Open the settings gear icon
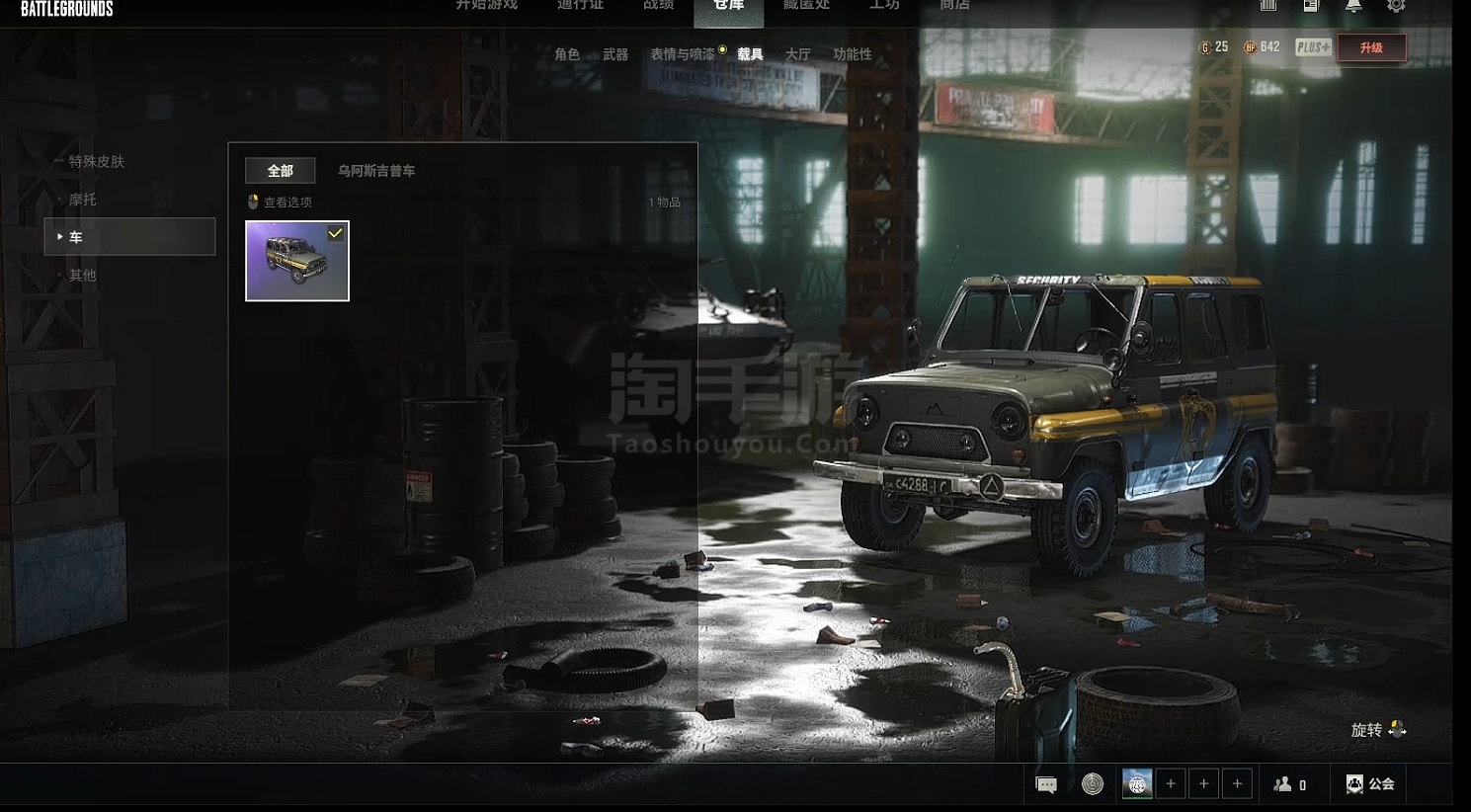 coord(1396,6)
